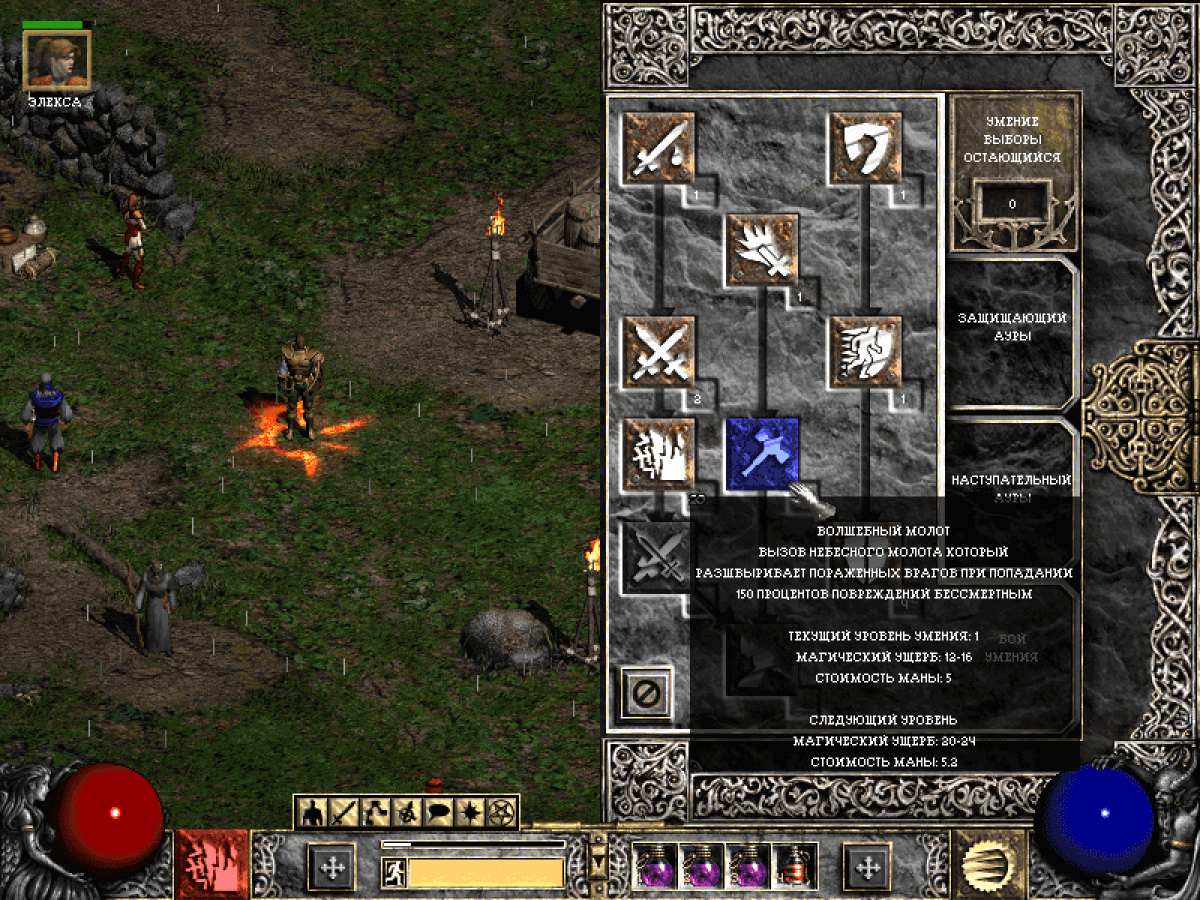Click the highlighted blue Blessed Hammer skill
Image resolution: width=1200 pixels, height=900 pixels.
[762, 454]
